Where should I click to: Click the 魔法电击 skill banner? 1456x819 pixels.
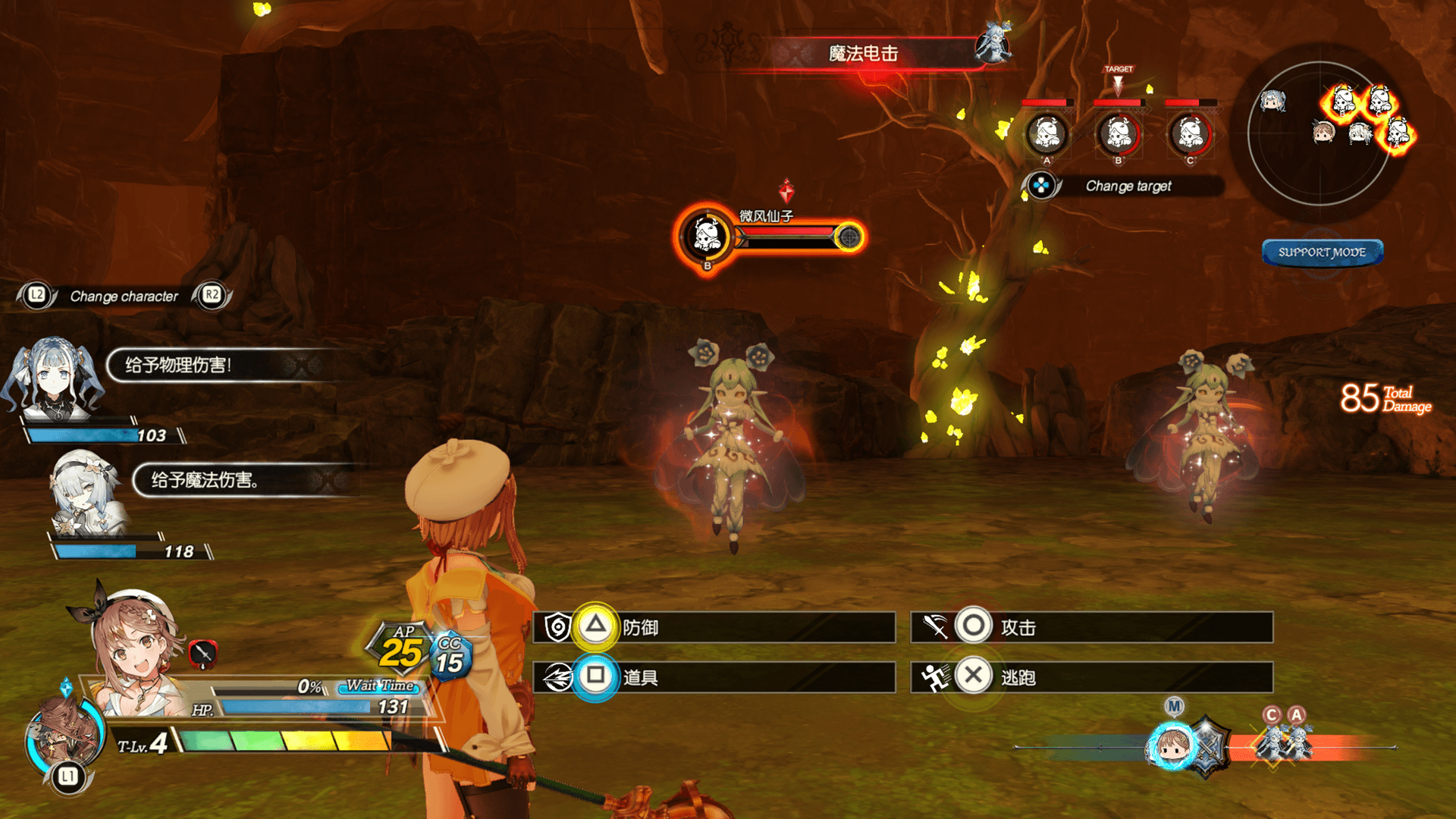pos(863,54)
